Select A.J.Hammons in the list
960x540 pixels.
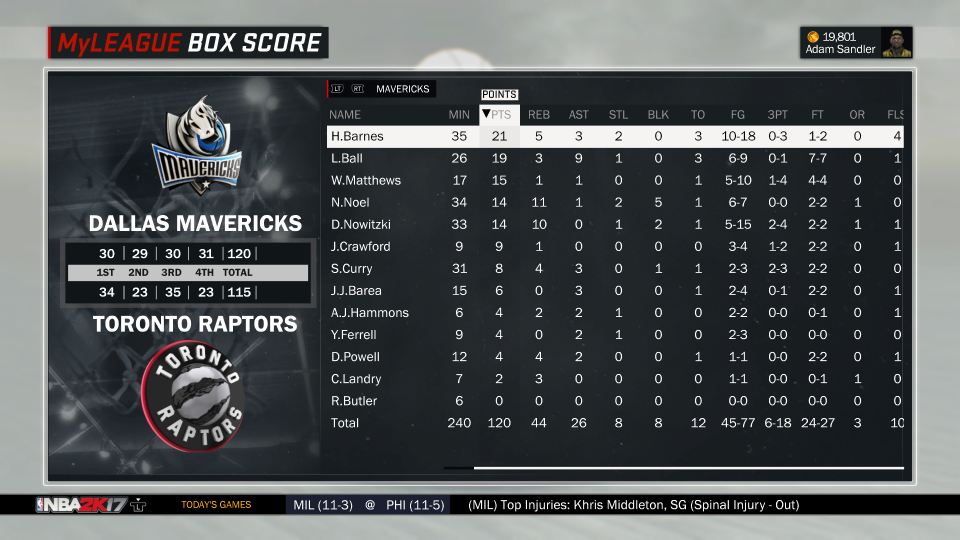369,312
